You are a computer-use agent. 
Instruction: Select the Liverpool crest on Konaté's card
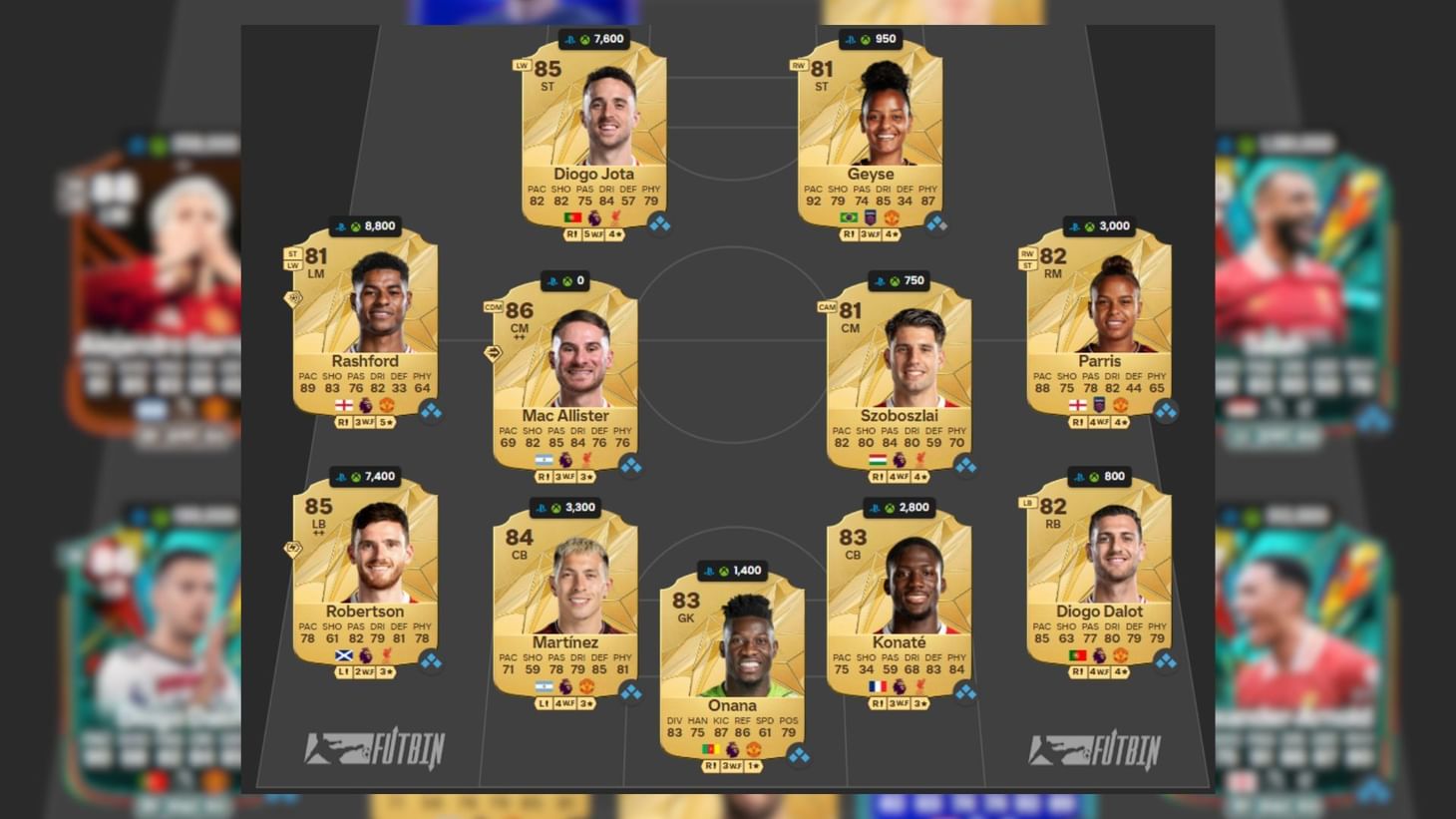click(920, 687)
